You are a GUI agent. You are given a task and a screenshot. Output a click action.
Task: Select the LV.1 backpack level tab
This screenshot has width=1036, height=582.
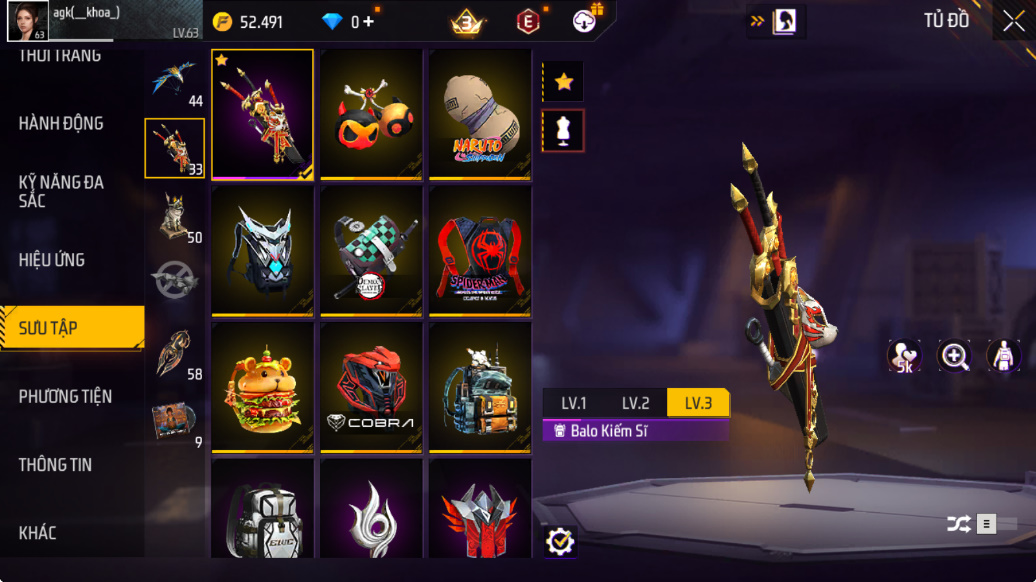(574, 403)
